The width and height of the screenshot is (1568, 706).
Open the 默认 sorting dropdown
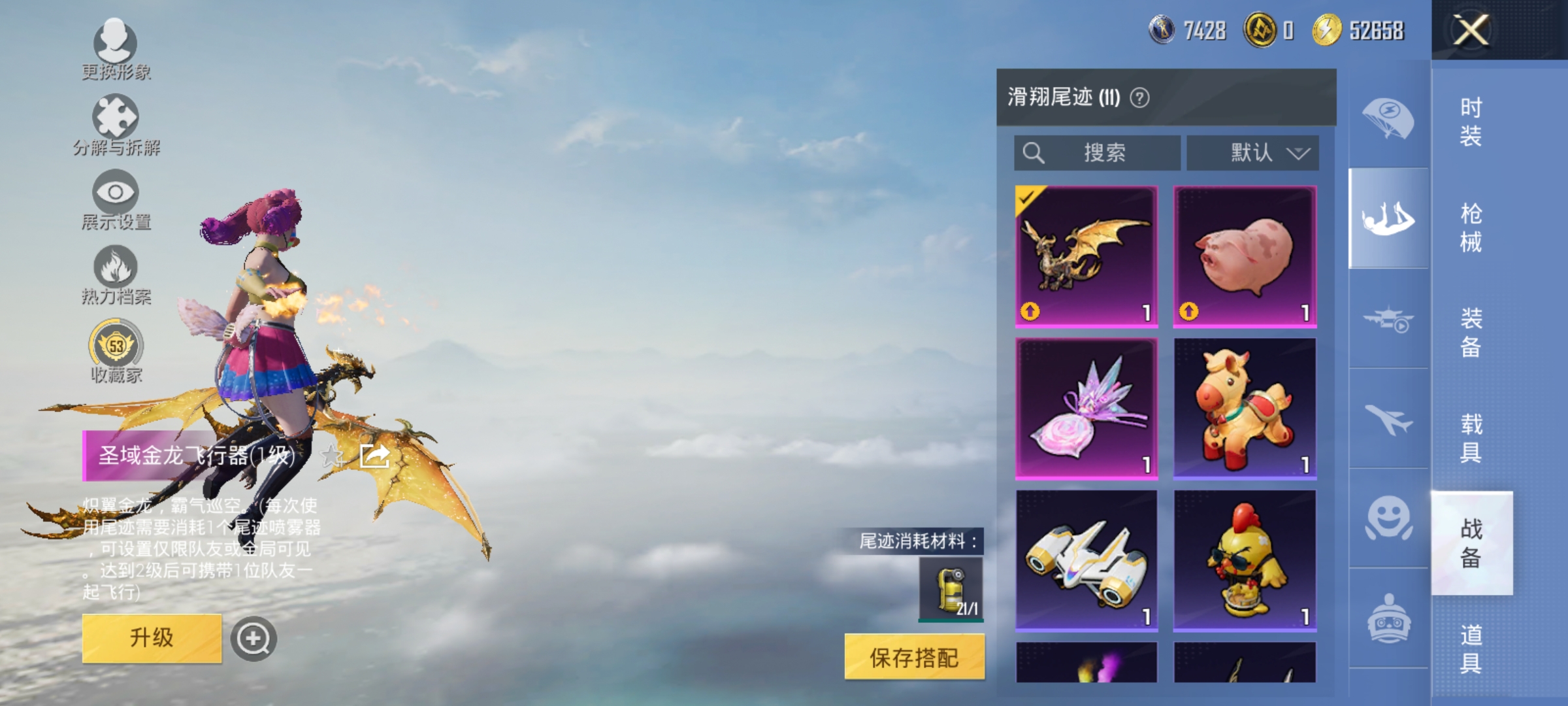pos(1252,153)
